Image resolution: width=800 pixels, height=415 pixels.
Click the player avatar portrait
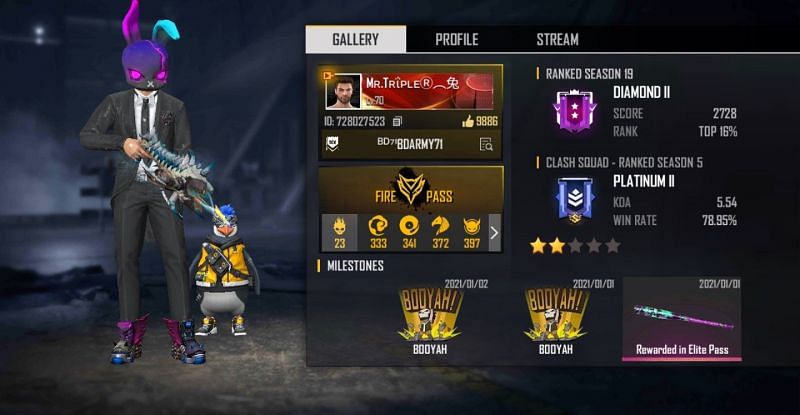(343, 93)
